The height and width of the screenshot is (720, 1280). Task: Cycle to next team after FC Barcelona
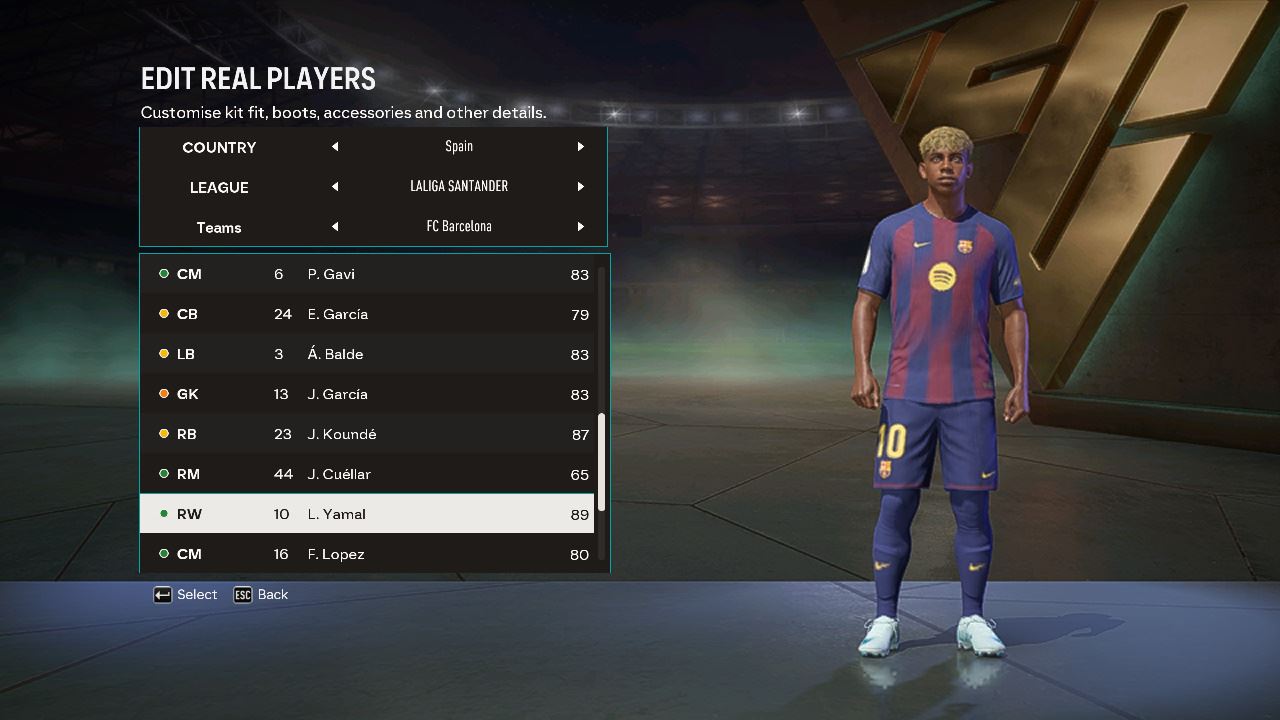[580, 227]
